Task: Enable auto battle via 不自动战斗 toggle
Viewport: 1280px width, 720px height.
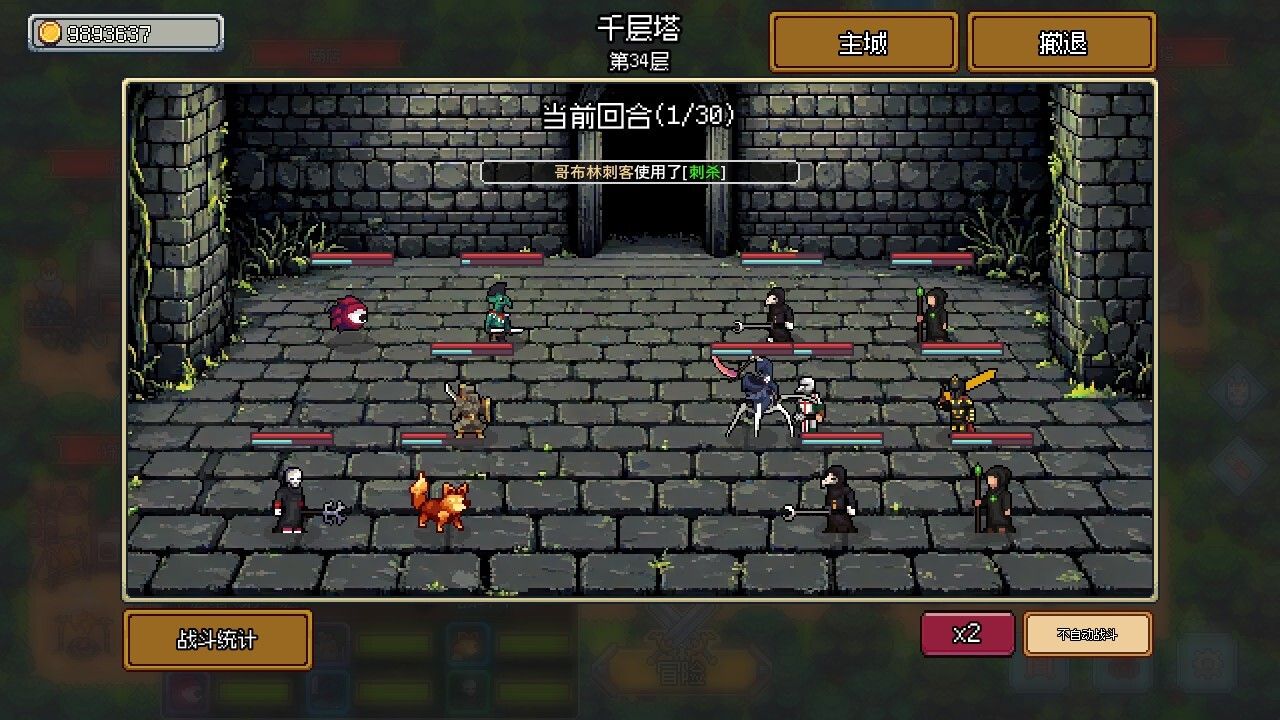Action: pyautogui.click(x=1088, y=634)
